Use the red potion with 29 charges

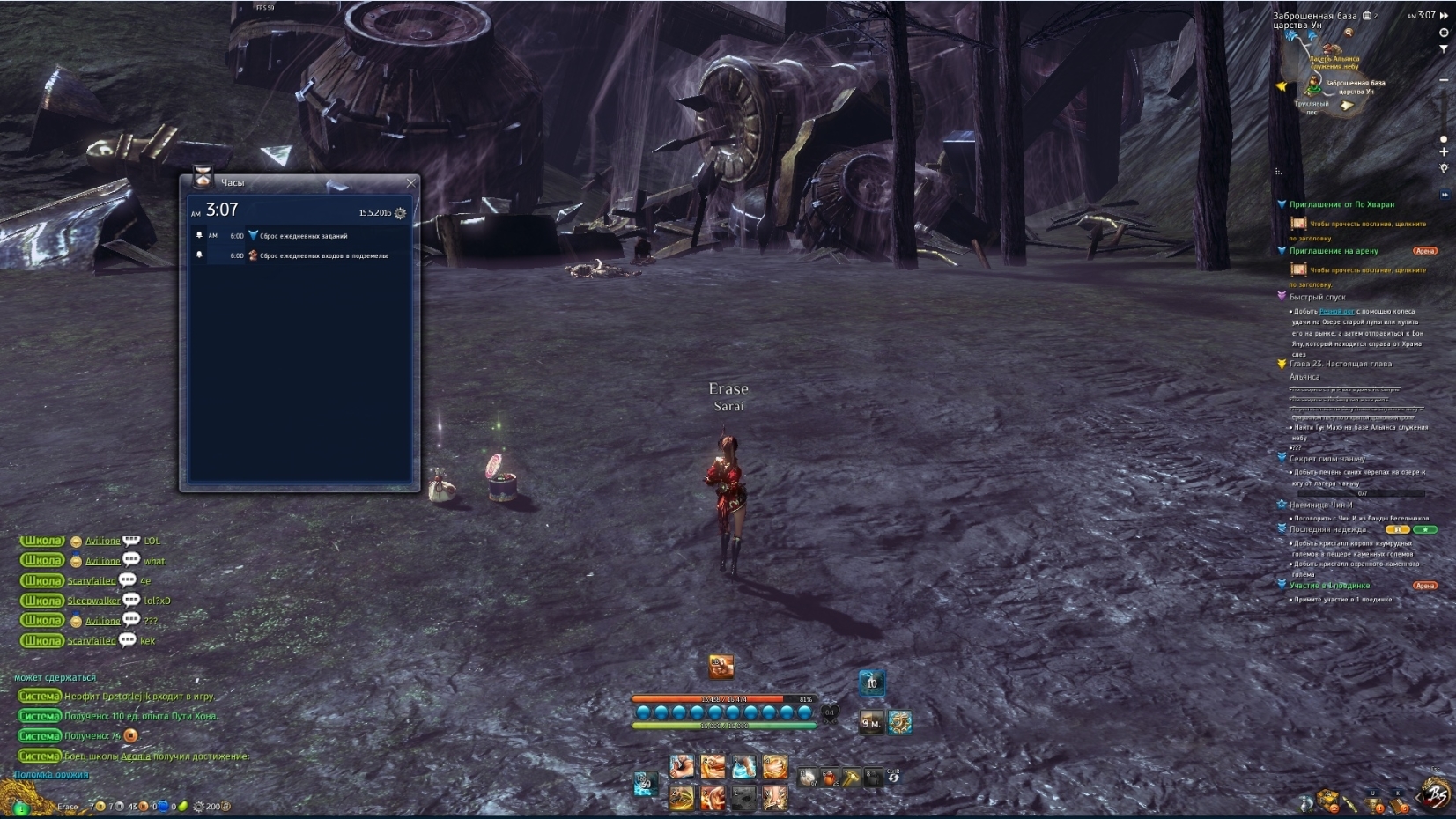tap(829, 778)
